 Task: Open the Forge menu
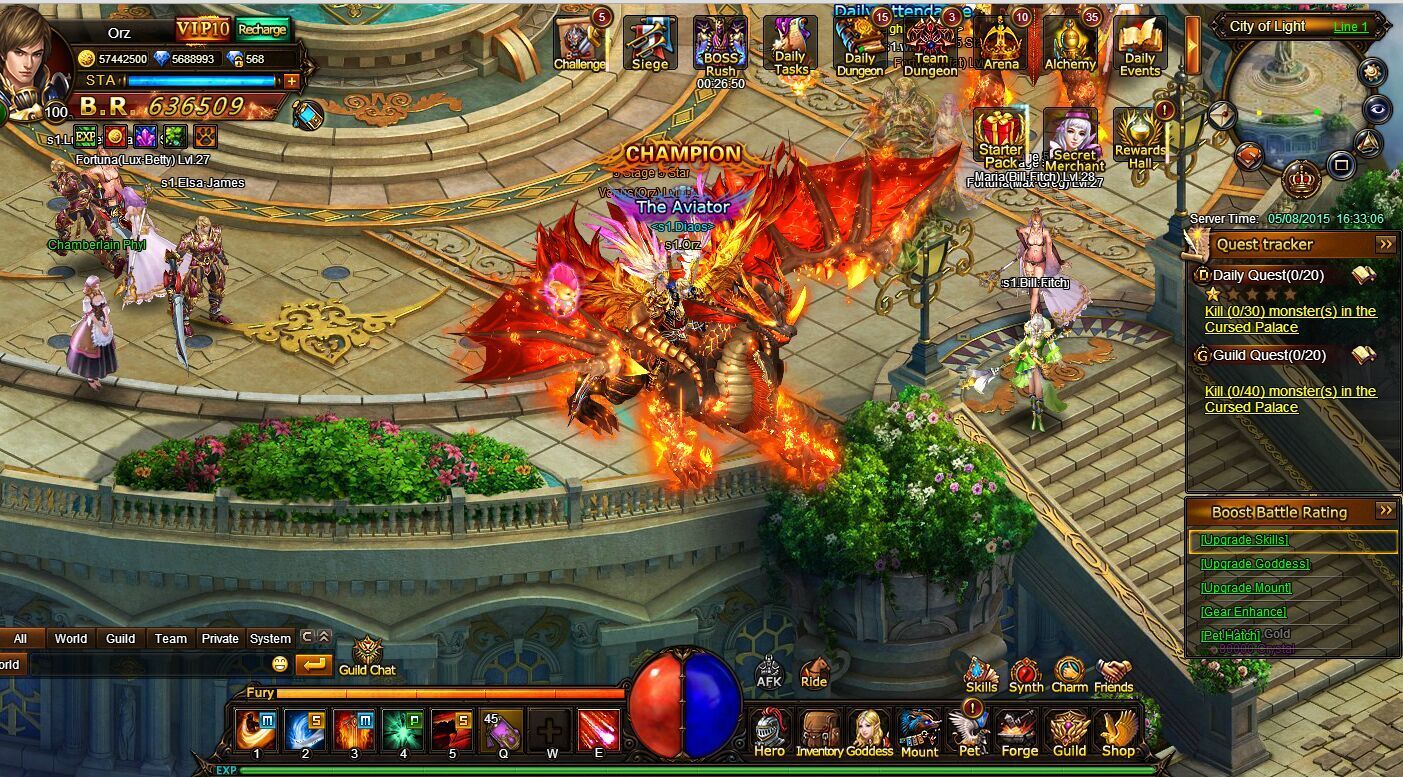pos(1019,733)
